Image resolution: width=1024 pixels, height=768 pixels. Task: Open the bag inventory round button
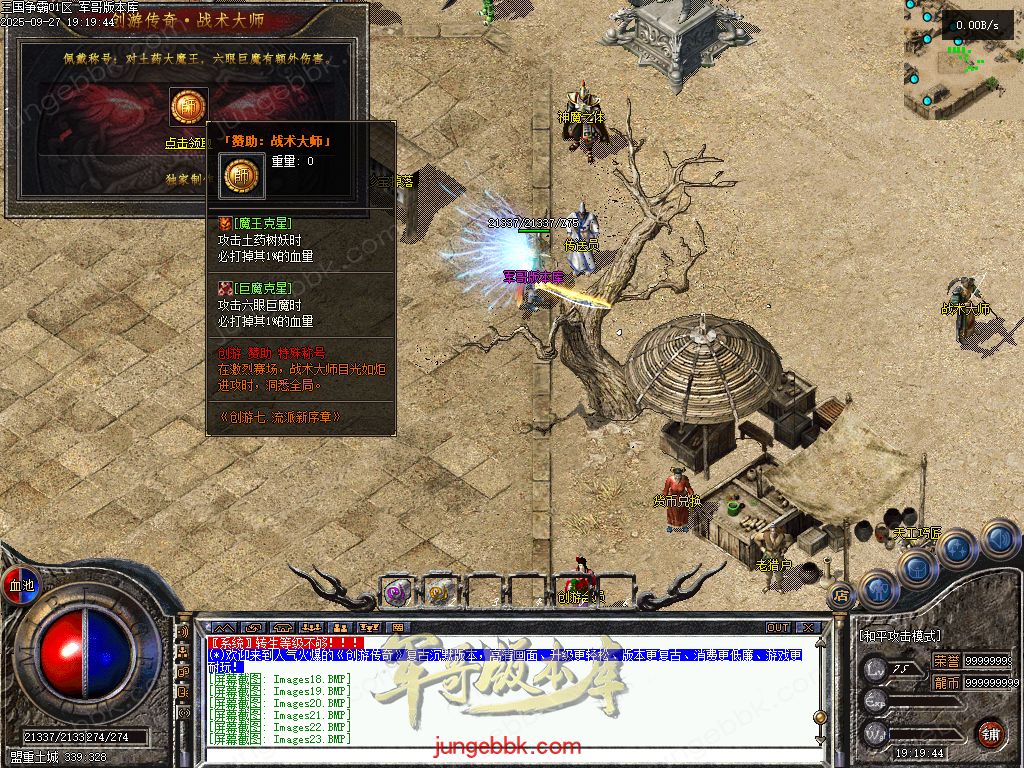point(917,568)
